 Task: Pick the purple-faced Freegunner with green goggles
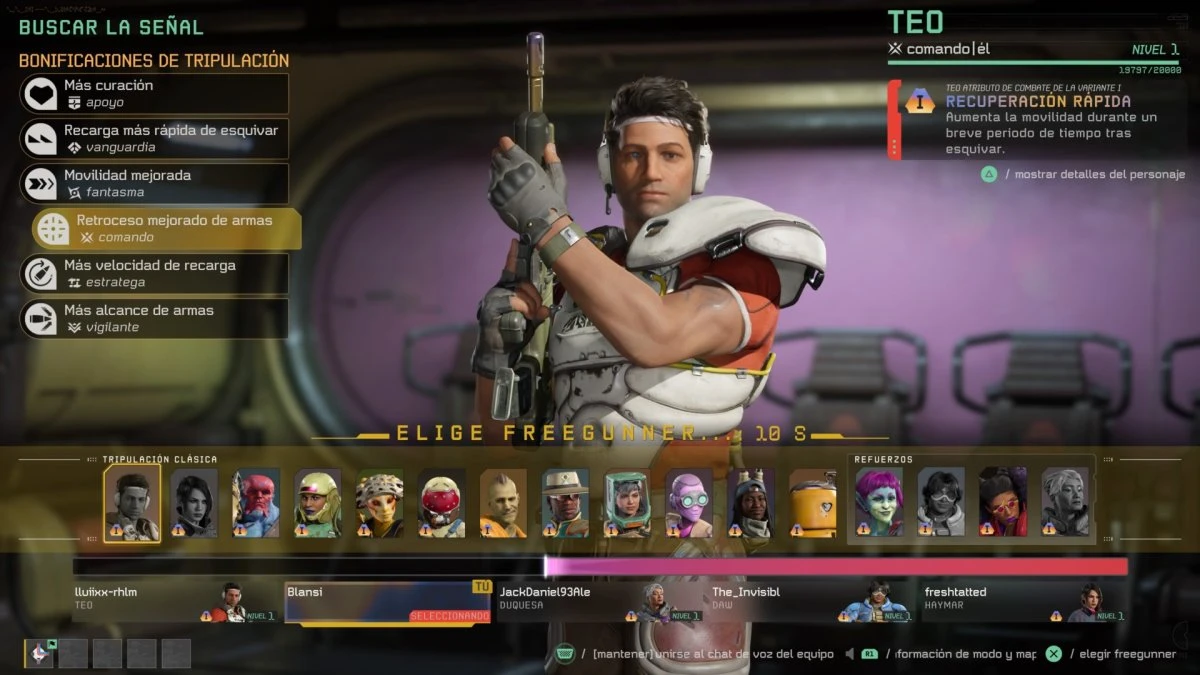[689, 502]
